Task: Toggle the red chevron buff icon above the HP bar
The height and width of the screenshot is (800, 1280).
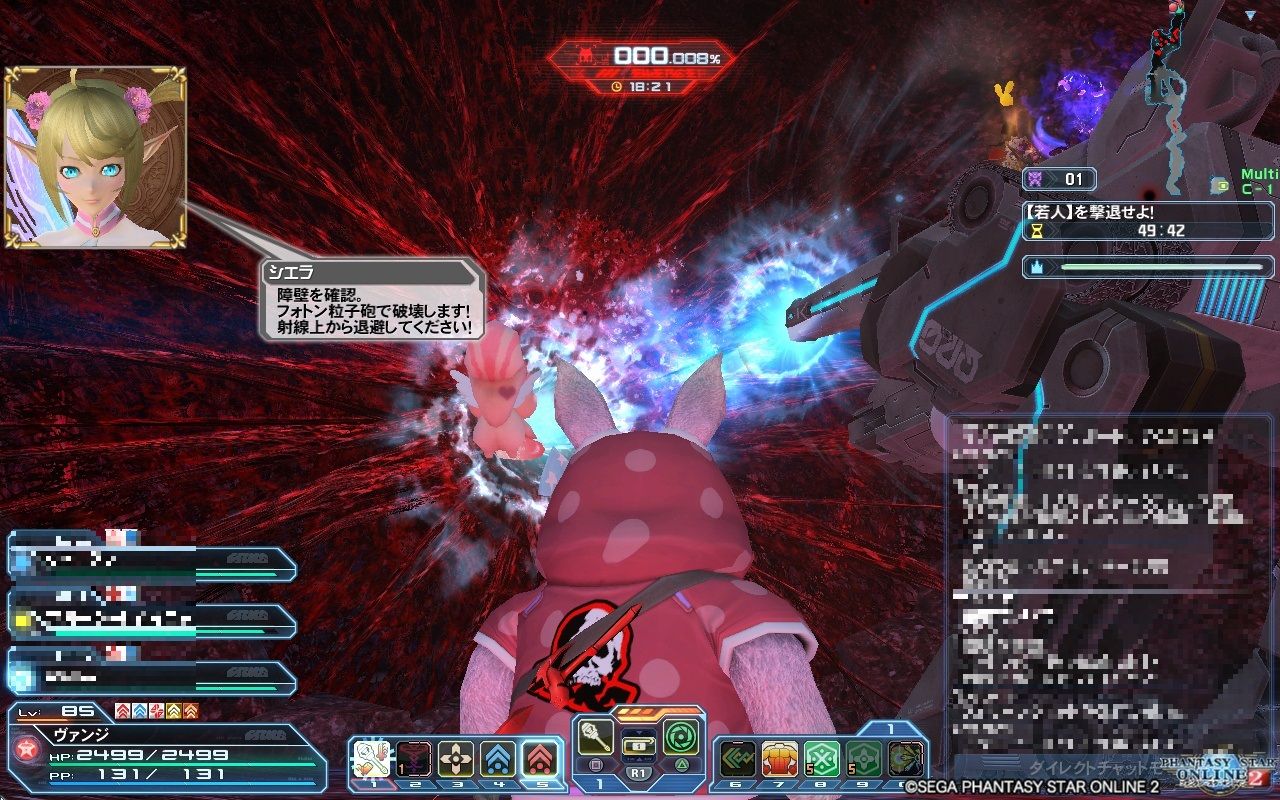Action: pos(122,710)
